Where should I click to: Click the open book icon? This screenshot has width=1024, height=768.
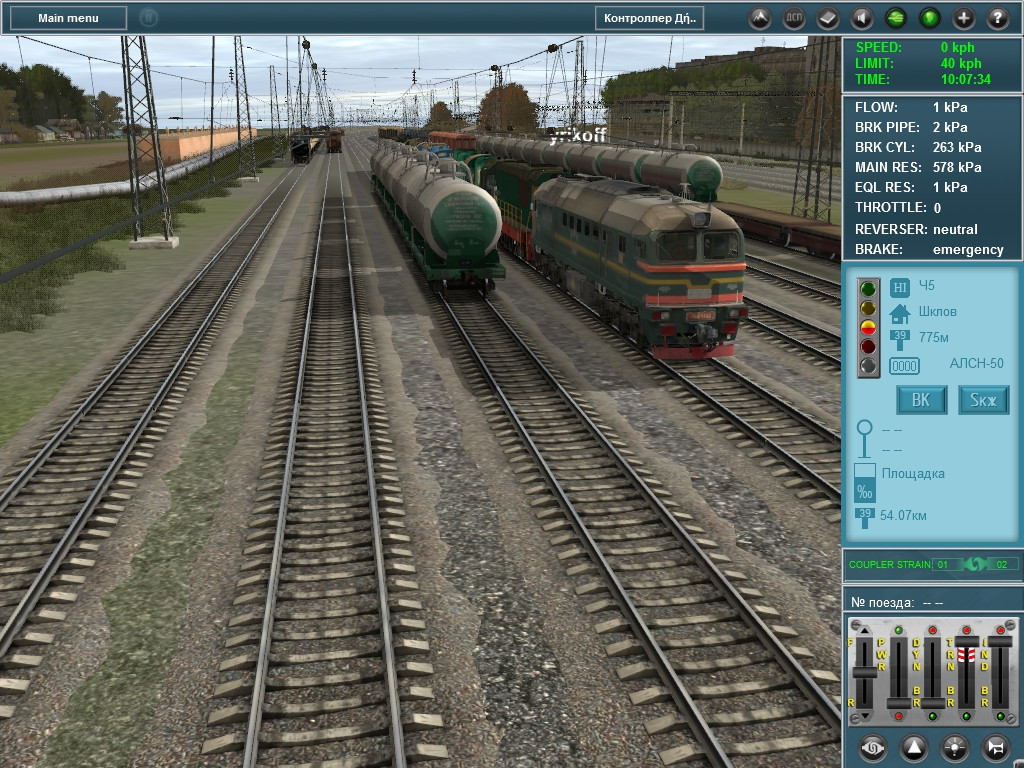point(828,18)
